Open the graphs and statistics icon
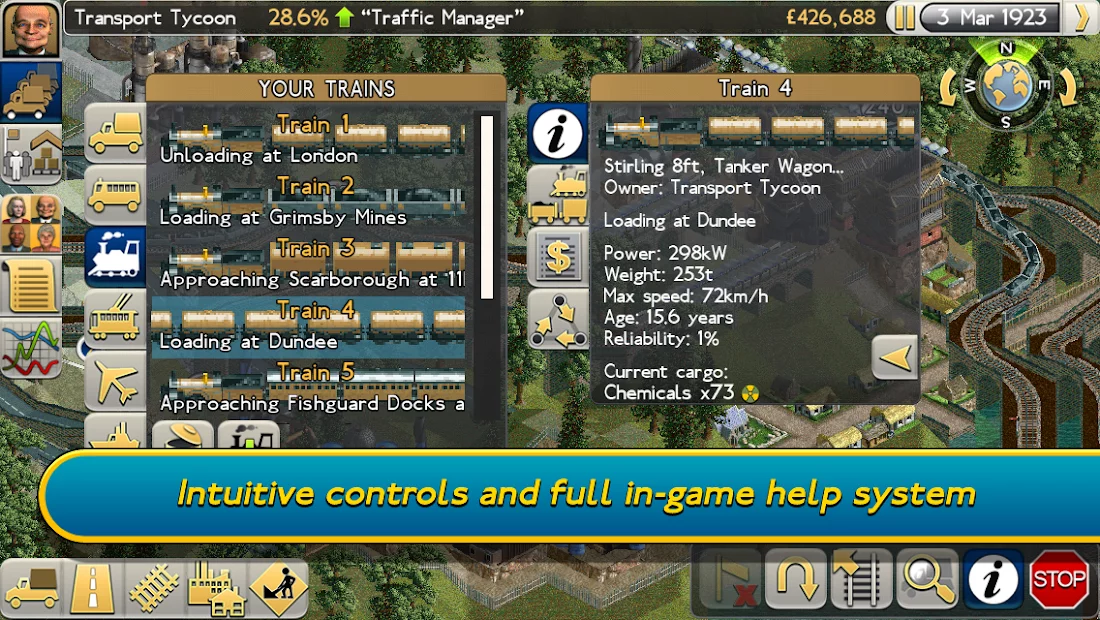 pyautogui.click(x=31, y=347)
